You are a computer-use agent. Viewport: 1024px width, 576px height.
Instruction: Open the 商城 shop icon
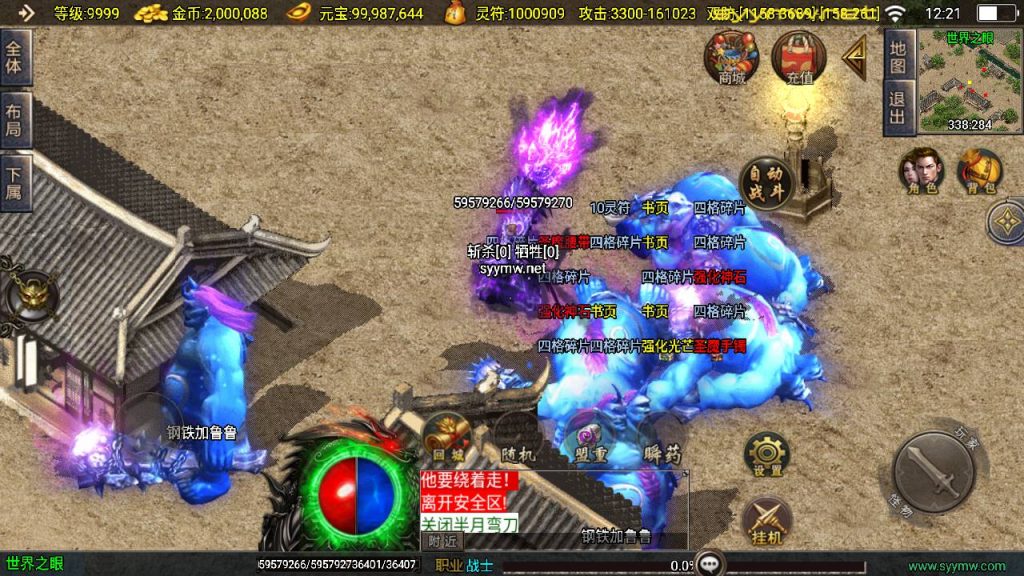point(732,56)
